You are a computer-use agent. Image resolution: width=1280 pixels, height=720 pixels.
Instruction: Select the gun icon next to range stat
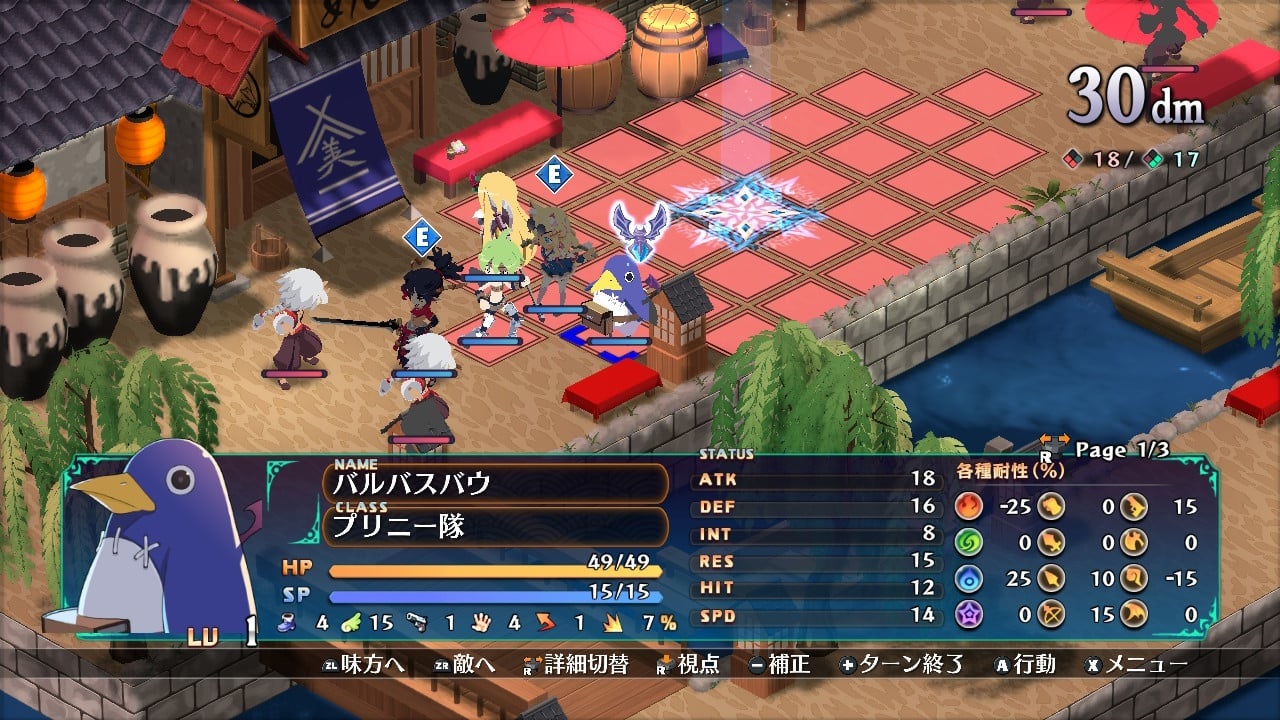click(416, 620)
